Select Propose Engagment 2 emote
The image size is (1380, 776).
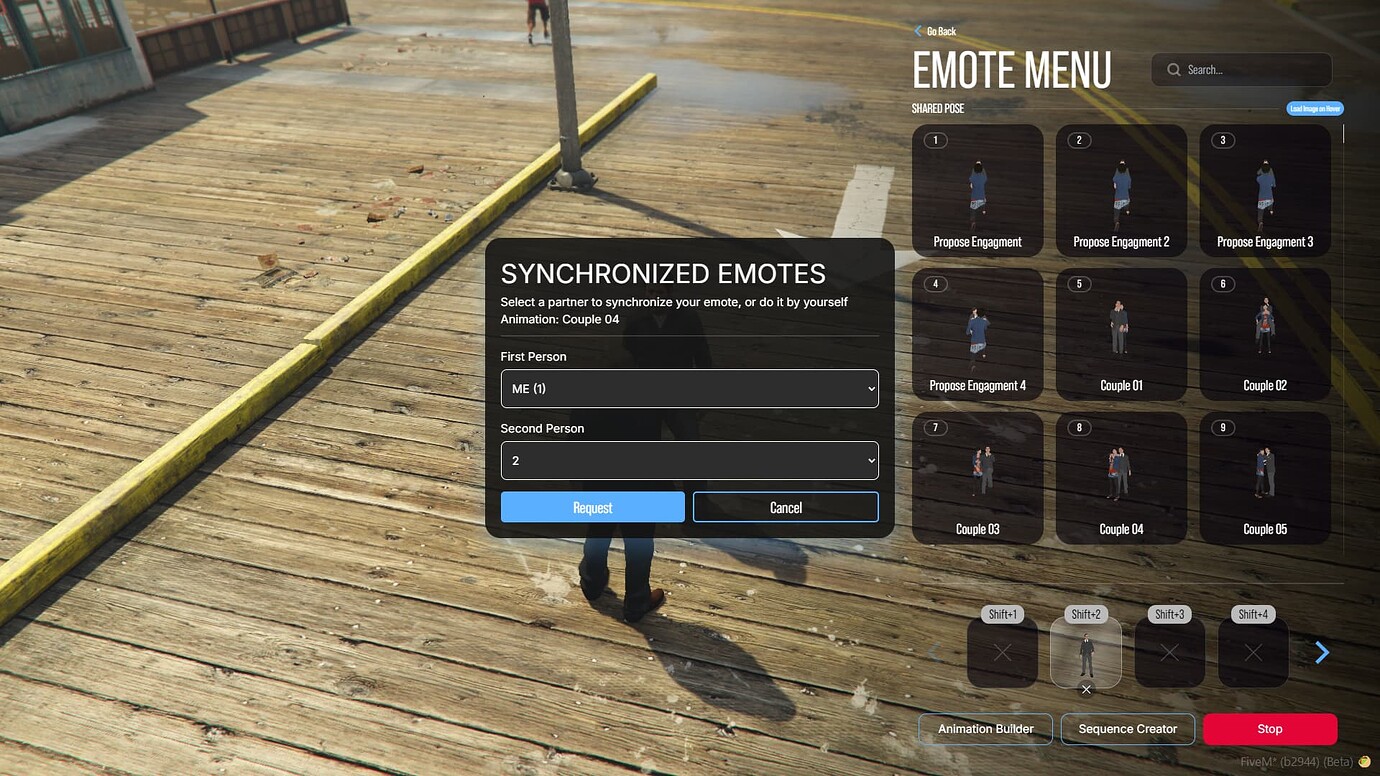pos(1121,190)
